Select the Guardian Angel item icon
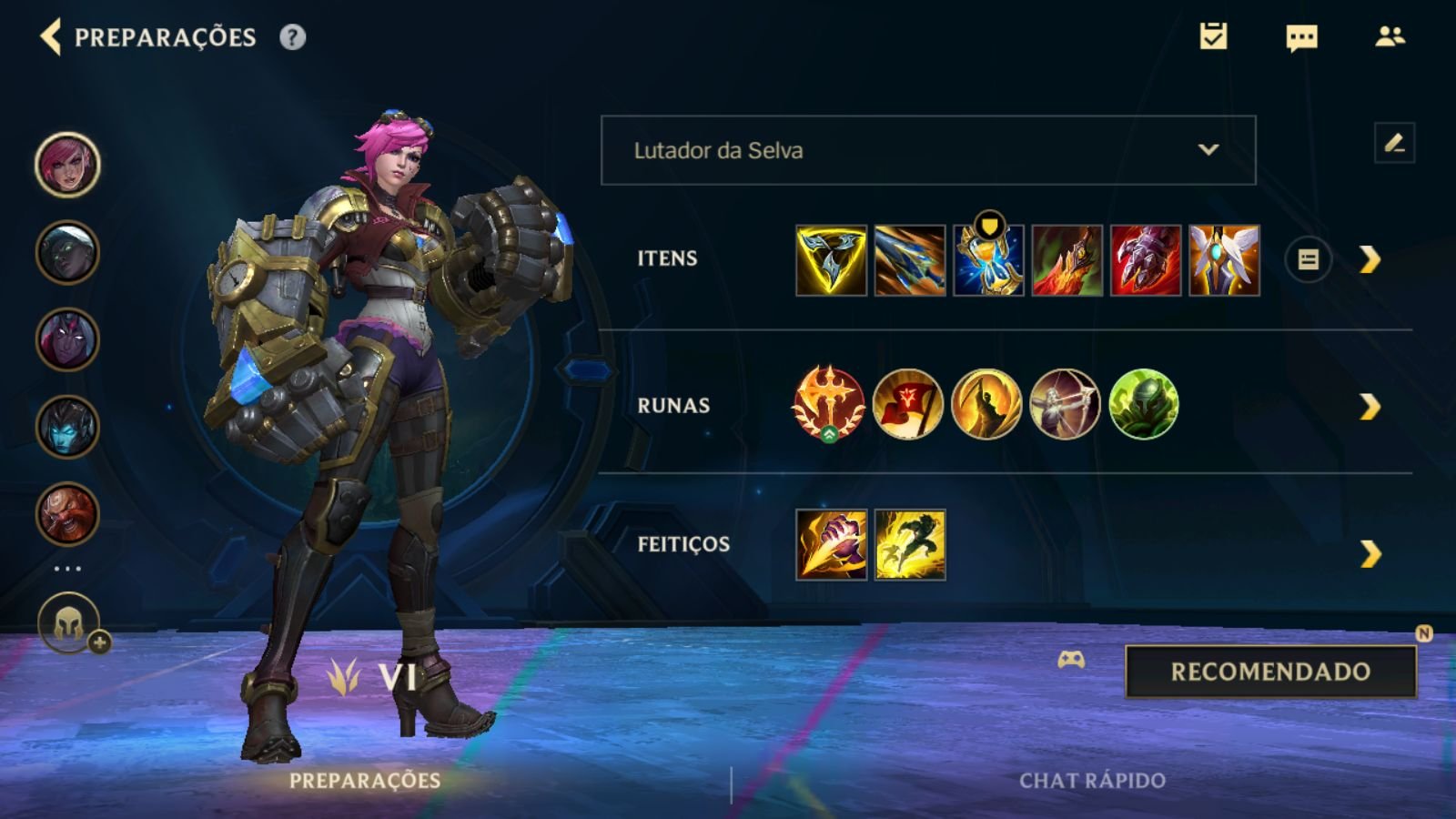Screen dimensions: 1456x819 pos(1224,261)
